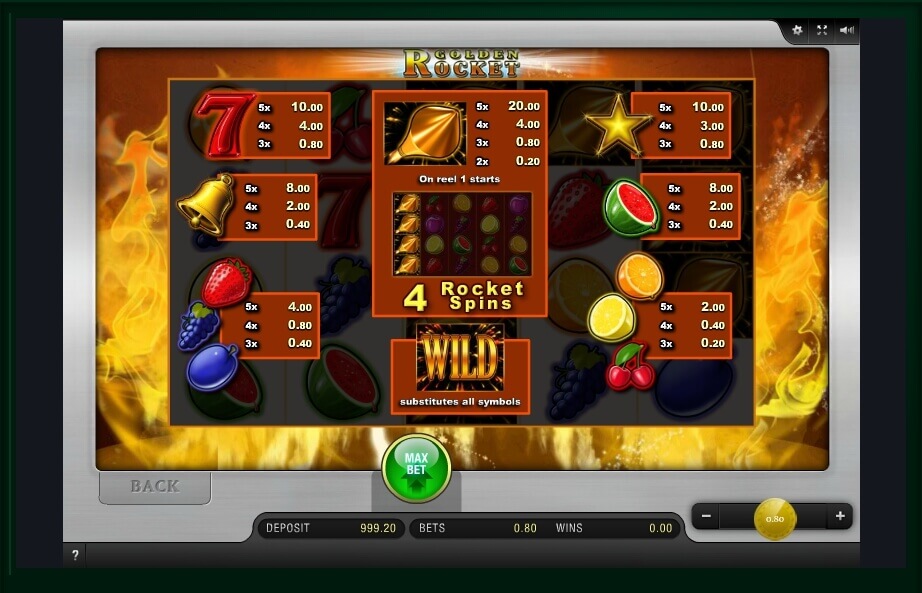
Task: Click the BACK button
Action: click(155, 487)
